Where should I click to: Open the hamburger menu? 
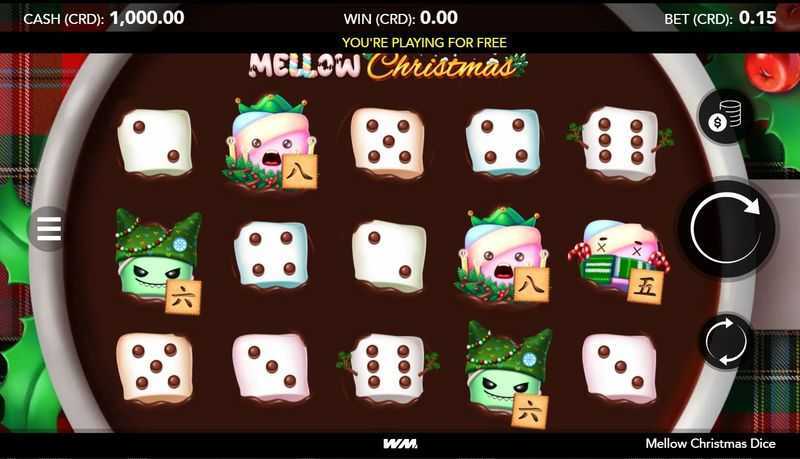pyautogui.click(x=50, y=229)
